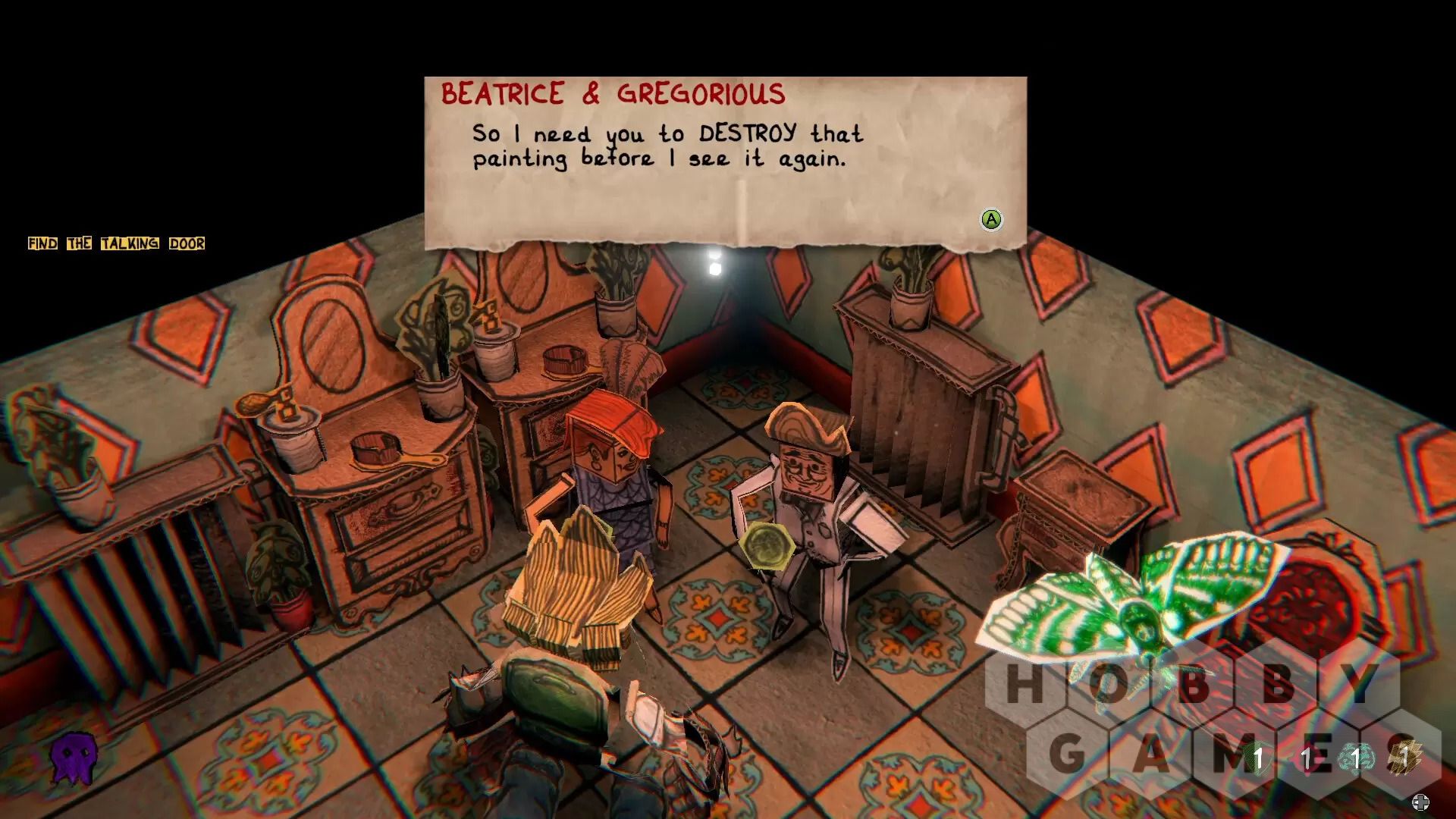Select the gold lightning bolt stat icon
1456x819 pixels.
[1406, 757]
